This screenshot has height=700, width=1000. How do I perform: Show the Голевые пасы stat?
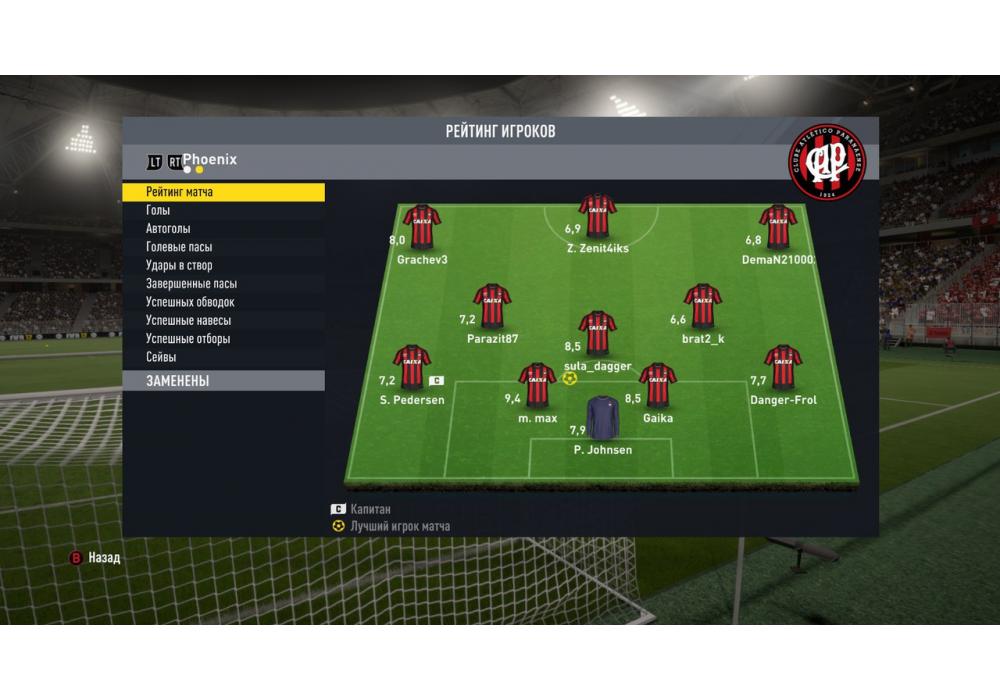coord(223,247)
